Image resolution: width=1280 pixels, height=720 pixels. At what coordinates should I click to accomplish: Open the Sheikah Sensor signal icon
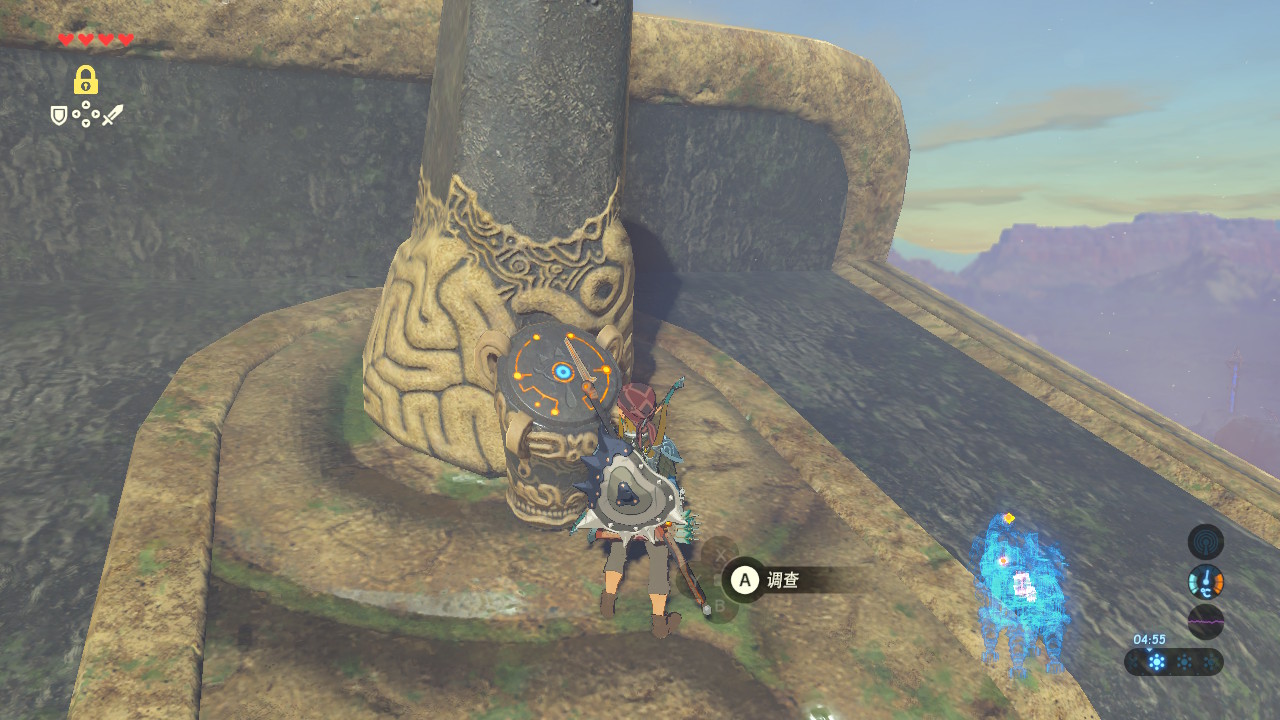click(1205, 542)
